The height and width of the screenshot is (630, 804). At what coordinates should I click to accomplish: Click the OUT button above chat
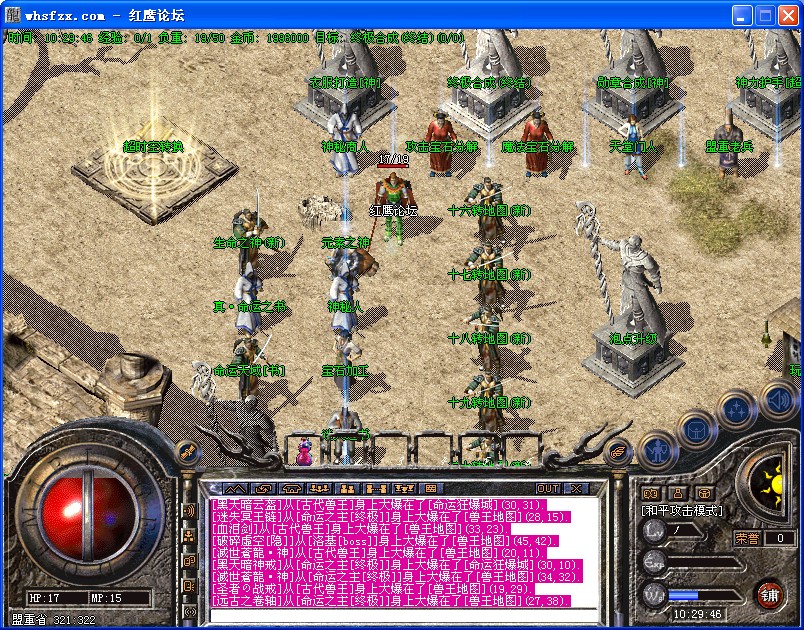pos(548,488)
